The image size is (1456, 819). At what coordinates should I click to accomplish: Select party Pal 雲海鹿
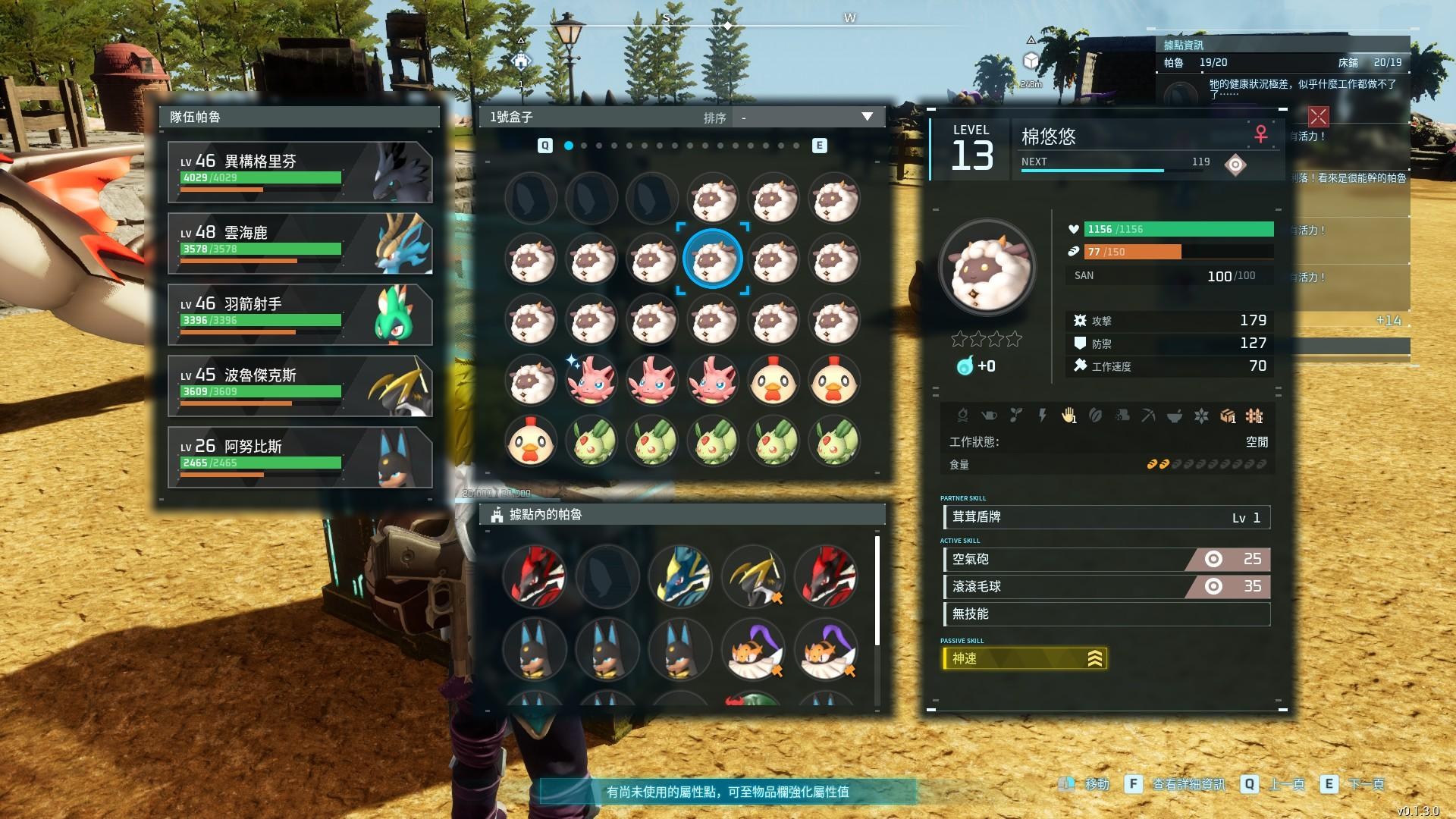tap(300, 243)
